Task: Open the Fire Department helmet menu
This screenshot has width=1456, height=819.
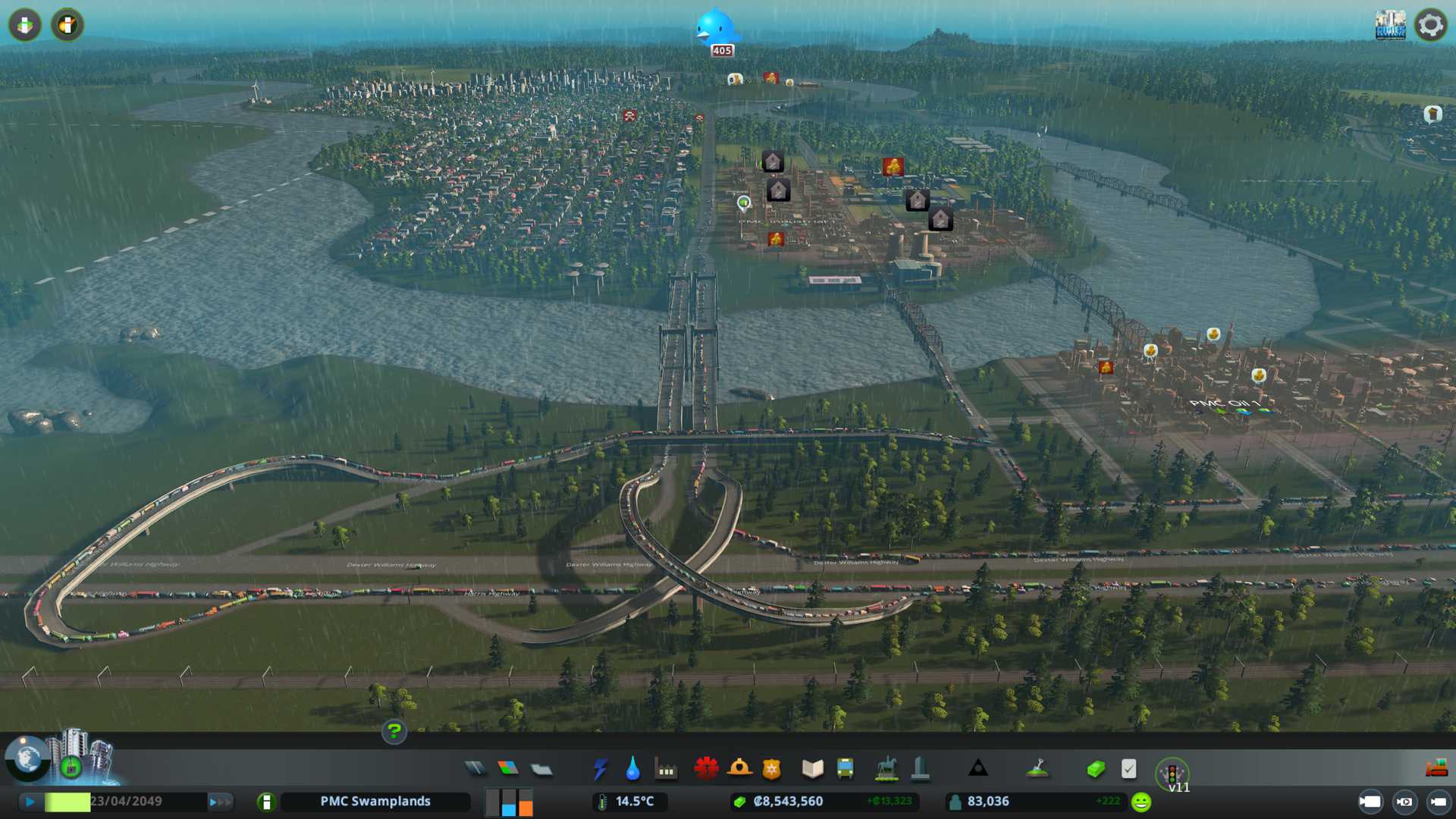Action: coord(739,769)
